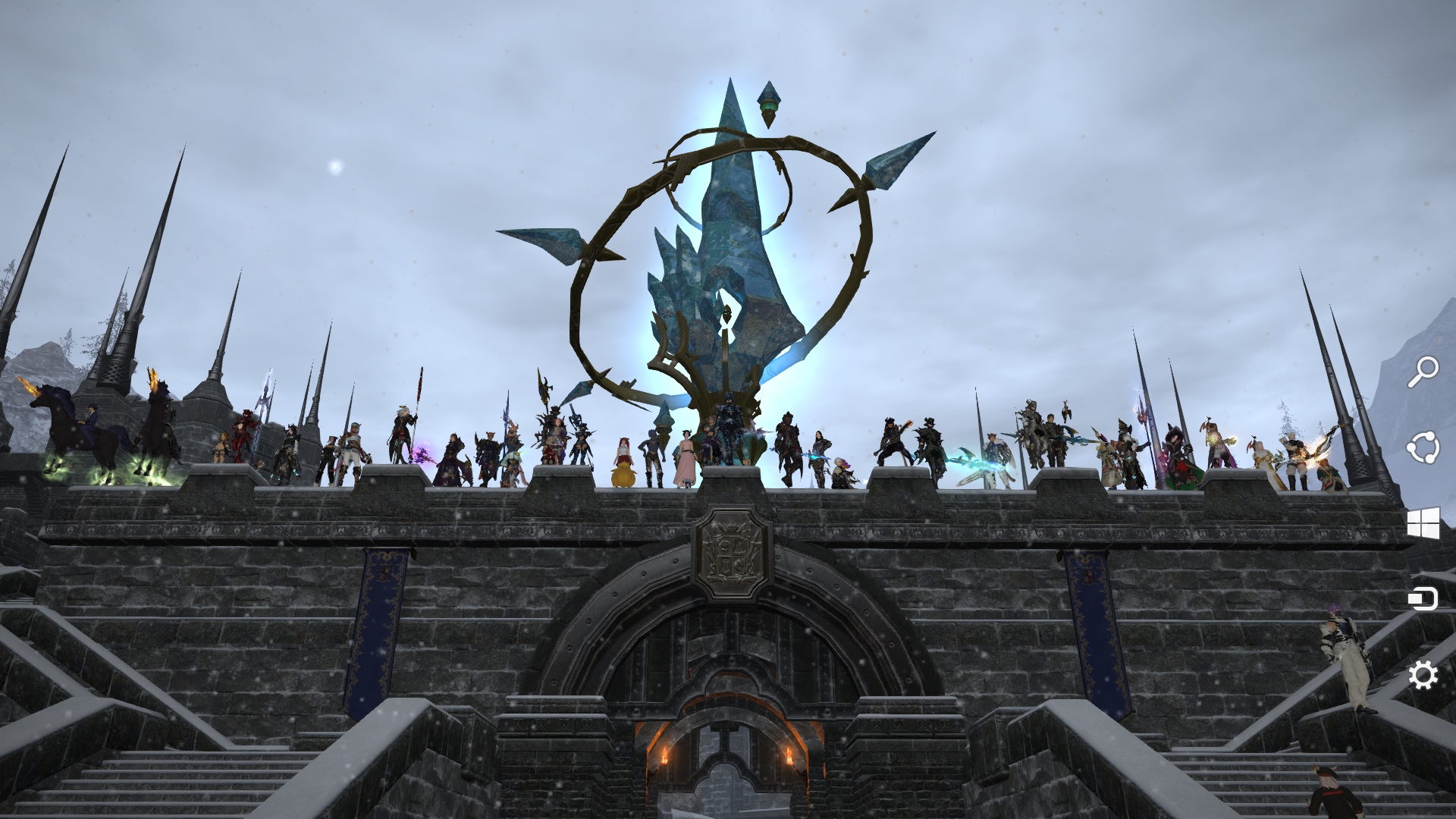This screenshot has width=1456, height=819.
Task: Click the disconnect session icon
Action: pos(1424,599)
